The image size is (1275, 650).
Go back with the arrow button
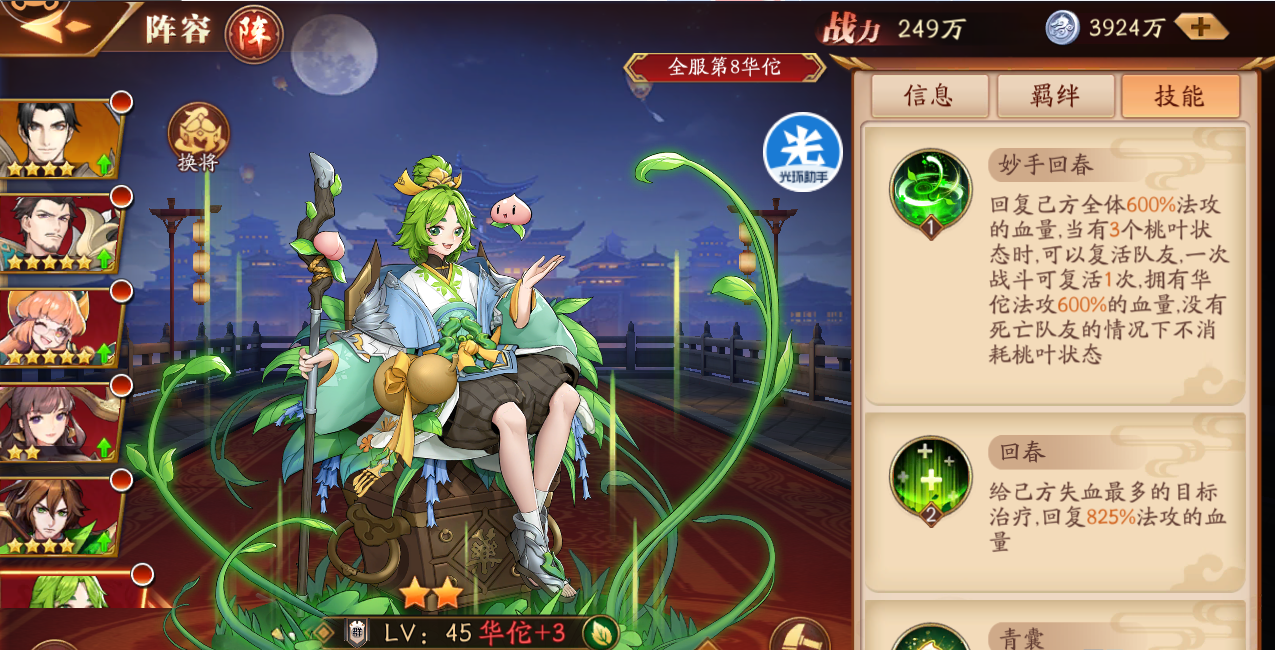(x=50, y=24)
